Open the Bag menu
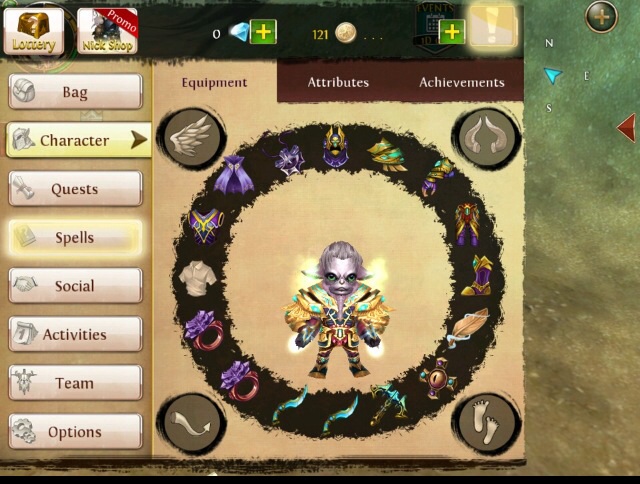 (x=75, y=92)
